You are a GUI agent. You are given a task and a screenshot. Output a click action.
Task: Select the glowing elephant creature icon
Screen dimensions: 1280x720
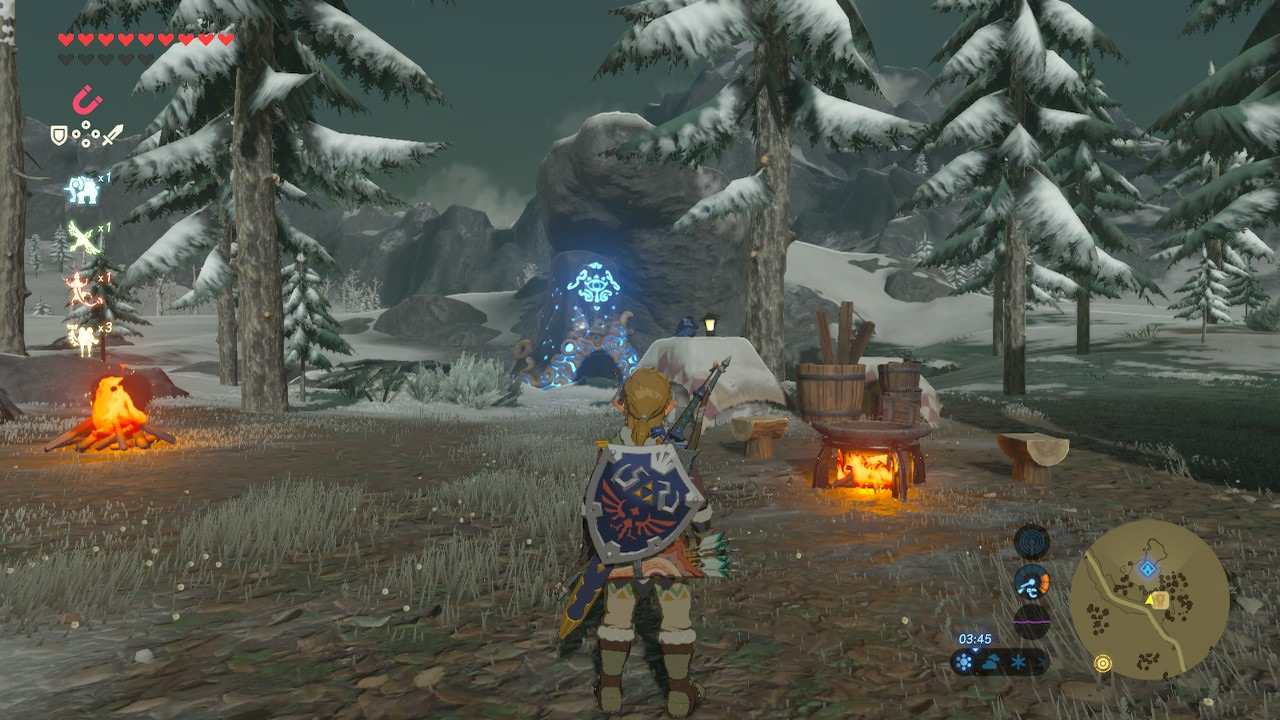[84, 191]
